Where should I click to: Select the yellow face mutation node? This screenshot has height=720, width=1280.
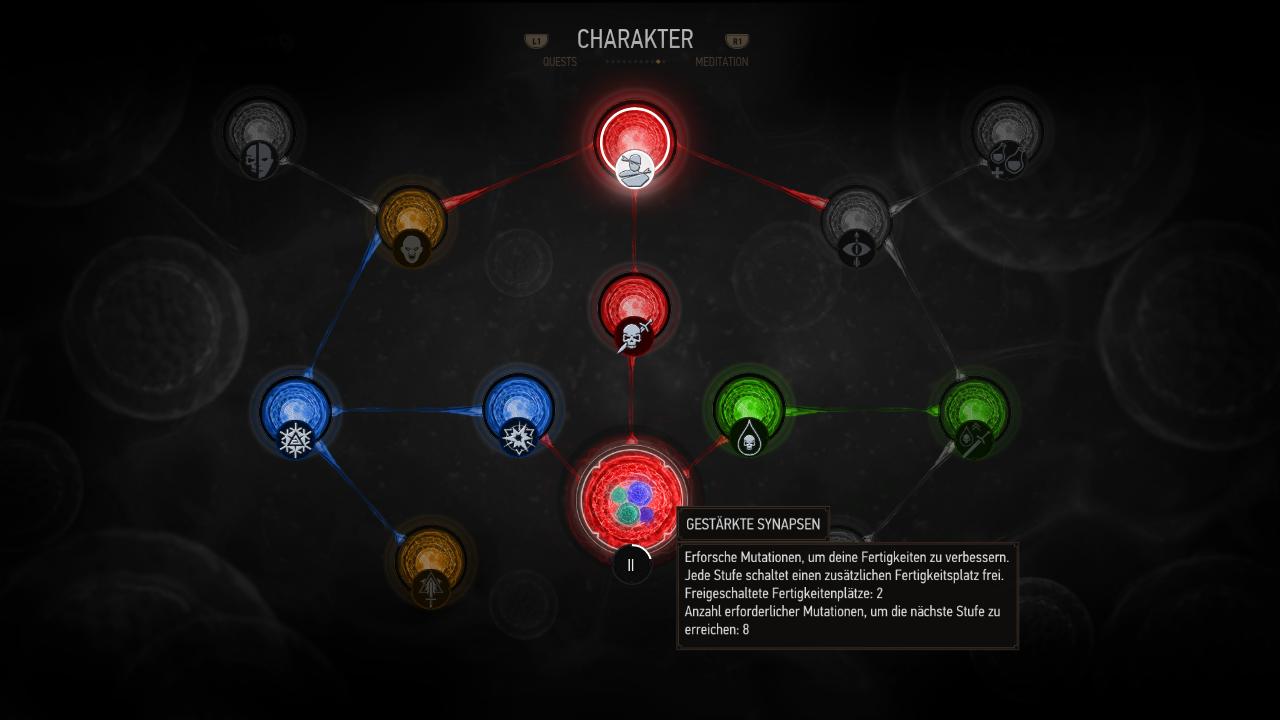click(411, 221)
